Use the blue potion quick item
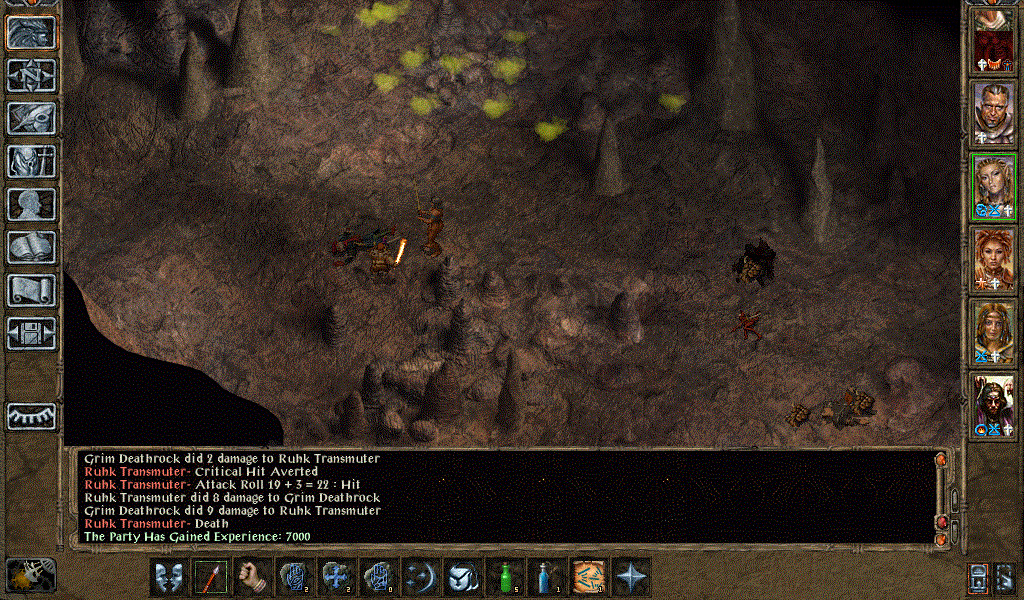The width and height of the screenshot is (1024, 600). [x=547, y=577]
